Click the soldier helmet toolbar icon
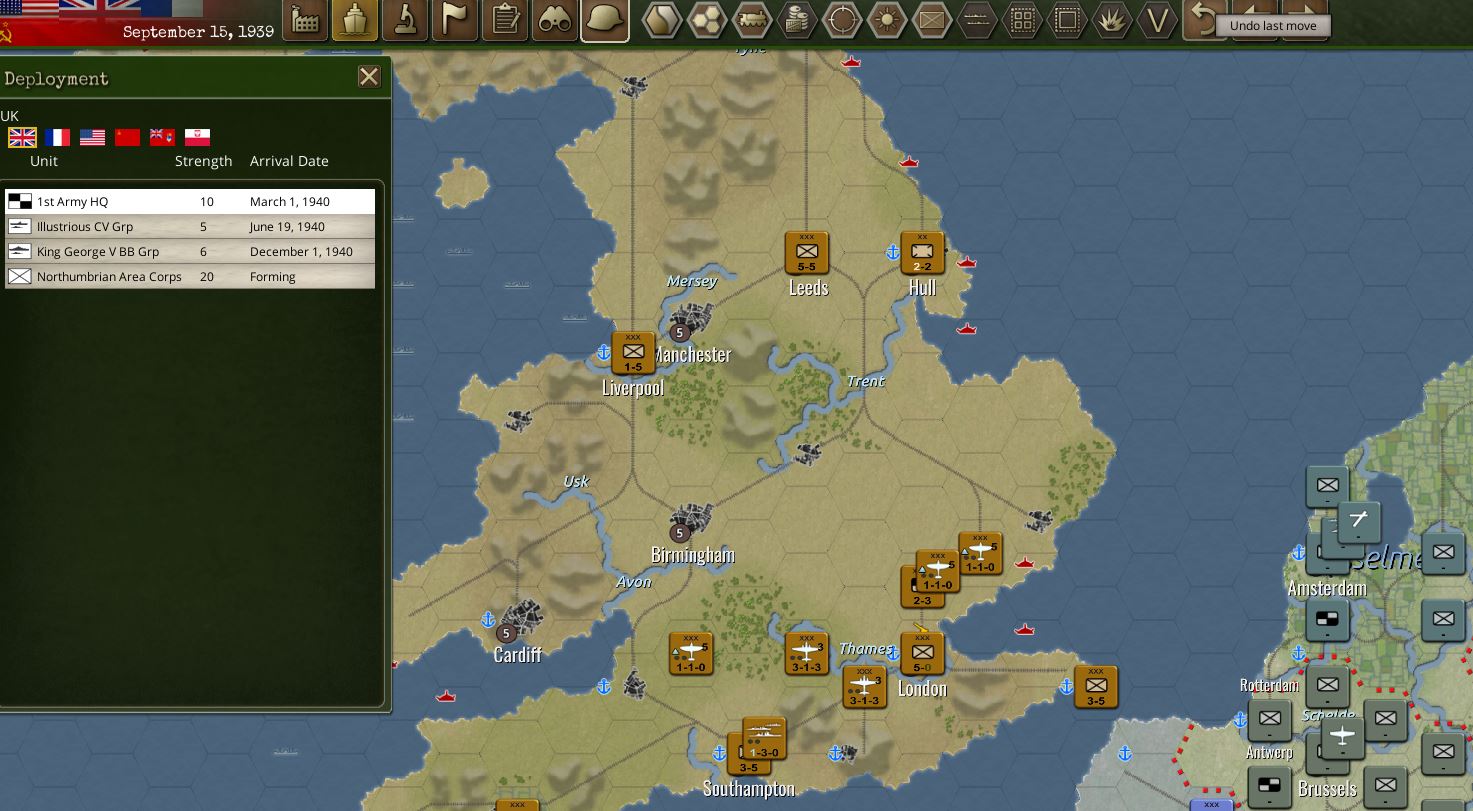Screen dimensions: 1473x811 coord(605,20)
